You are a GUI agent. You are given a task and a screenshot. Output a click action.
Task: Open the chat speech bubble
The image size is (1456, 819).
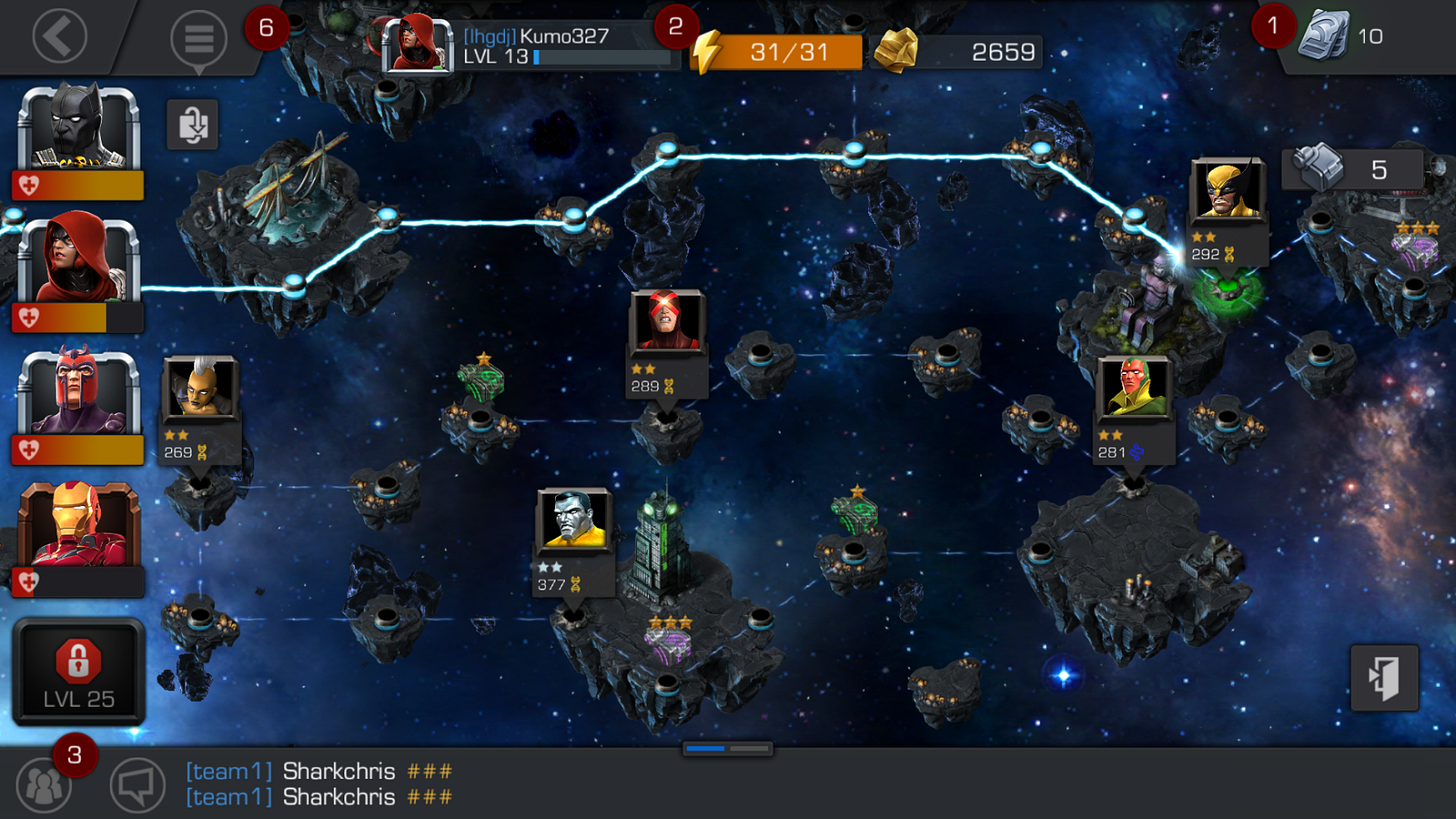pos(137,784)
